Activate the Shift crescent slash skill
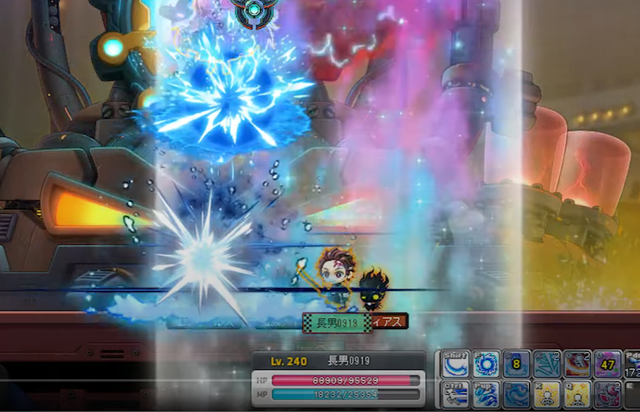Image resolution: width=640 pixels, height=412 pixels. (455, 364)
